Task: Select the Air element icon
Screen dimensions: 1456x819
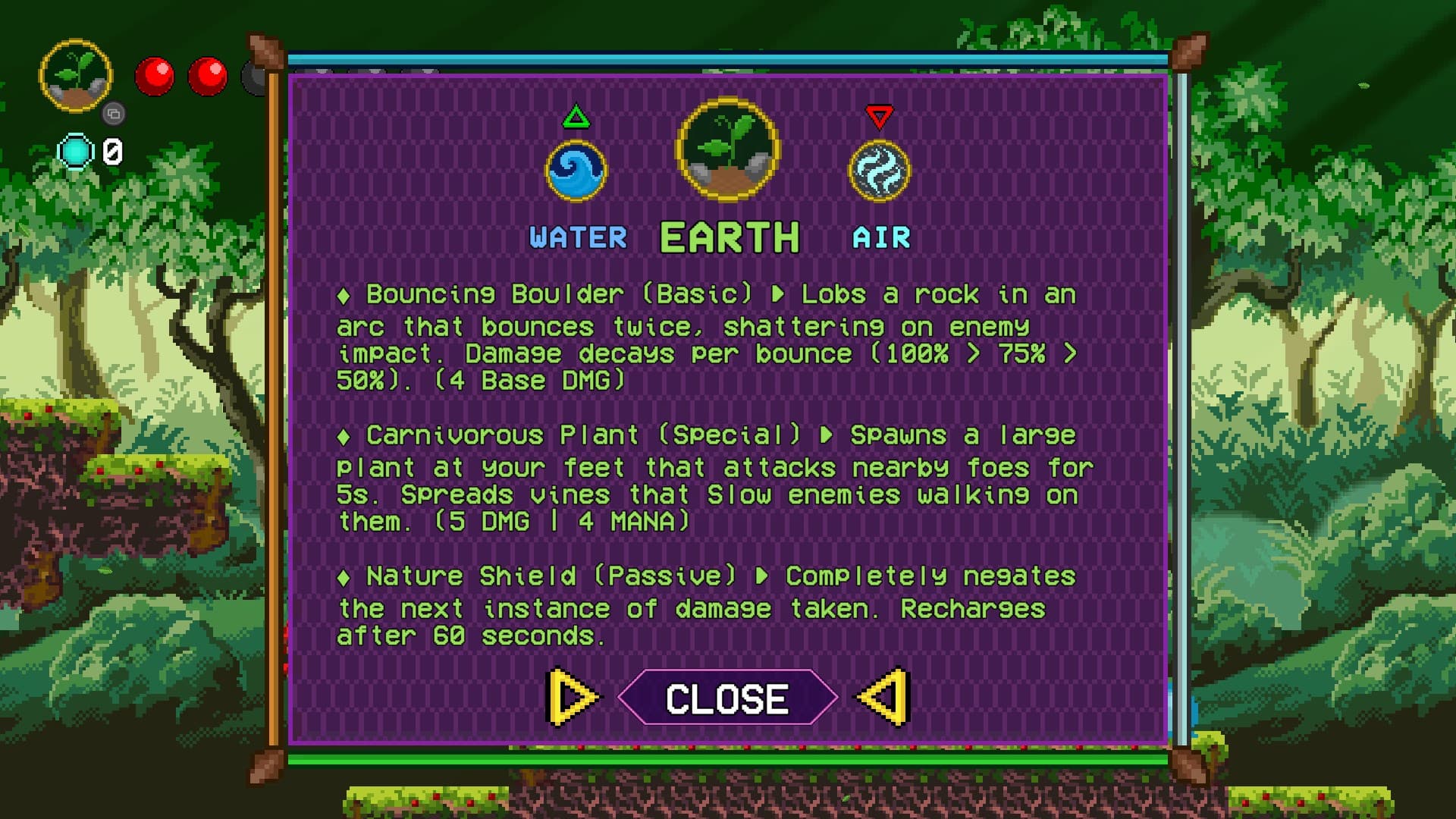Action: click(x=880, y=171)
